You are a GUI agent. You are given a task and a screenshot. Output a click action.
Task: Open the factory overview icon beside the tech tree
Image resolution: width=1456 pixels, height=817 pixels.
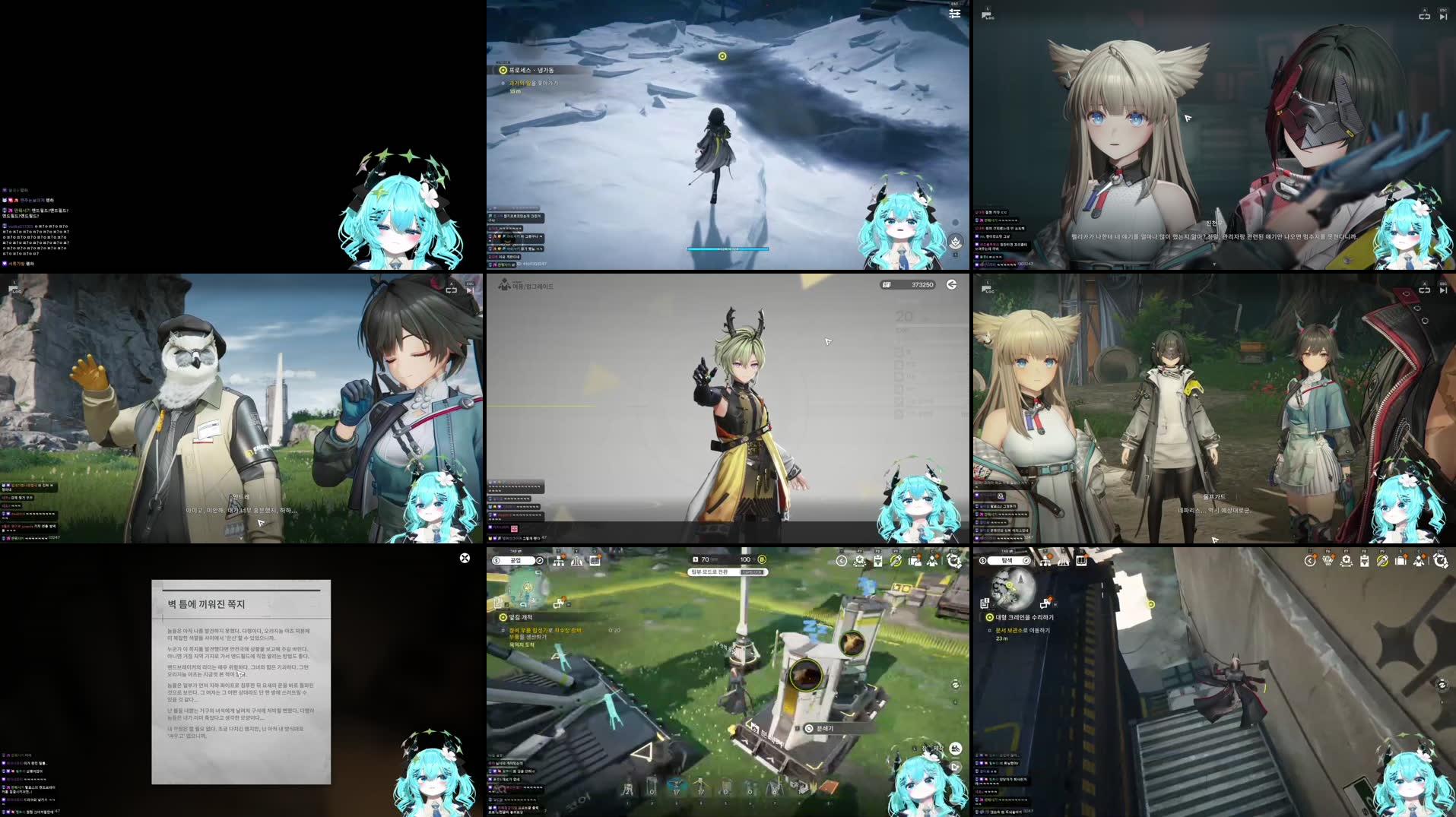[576, 561]
